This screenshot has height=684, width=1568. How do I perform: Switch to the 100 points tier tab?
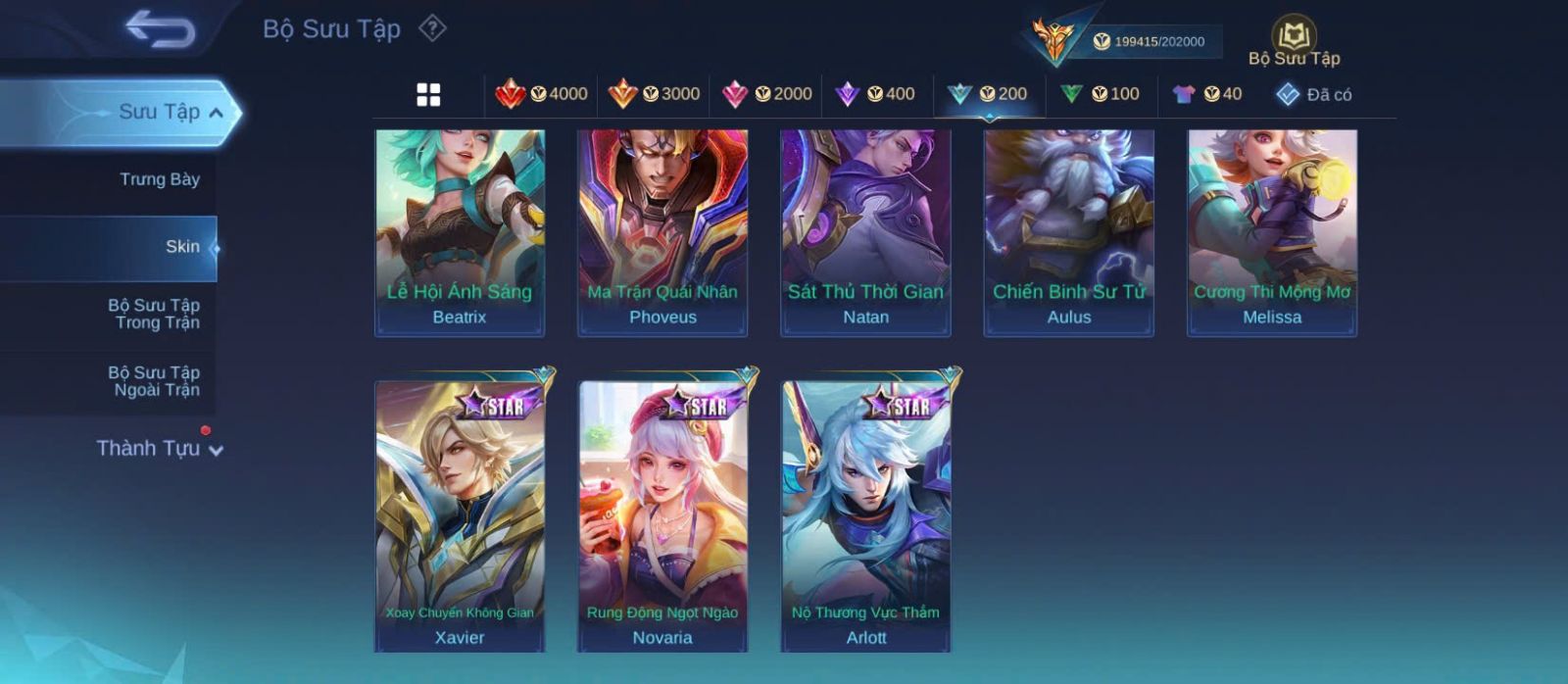point(1100,94)
